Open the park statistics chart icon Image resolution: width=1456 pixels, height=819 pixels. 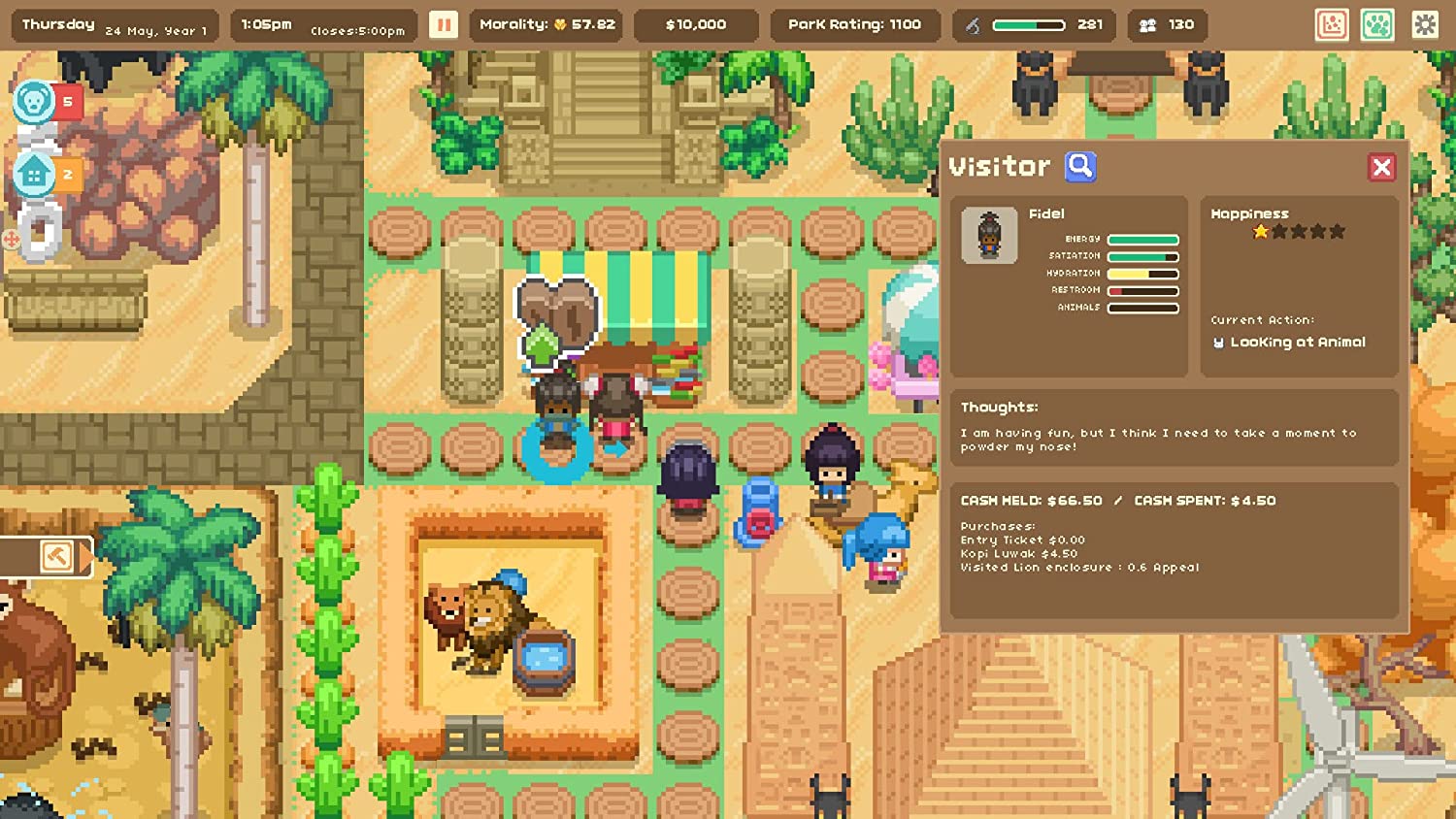[1332, 24]
